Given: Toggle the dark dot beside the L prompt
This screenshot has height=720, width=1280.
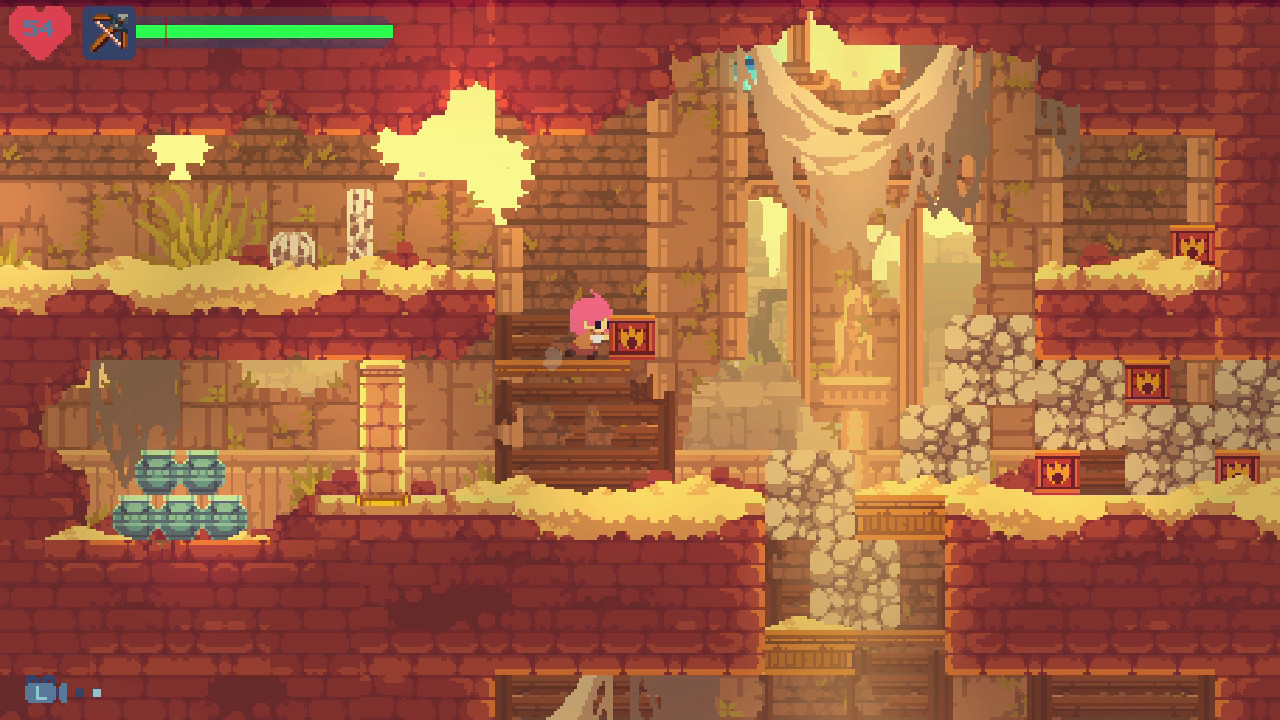Looking at the screenshot, I should coord(79,692).
